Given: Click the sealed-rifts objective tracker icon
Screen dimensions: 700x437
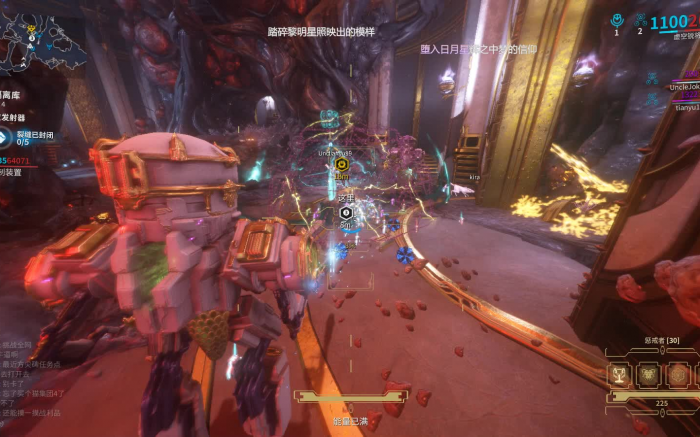Looking at the screenshot, I should (x=5, y=136).
